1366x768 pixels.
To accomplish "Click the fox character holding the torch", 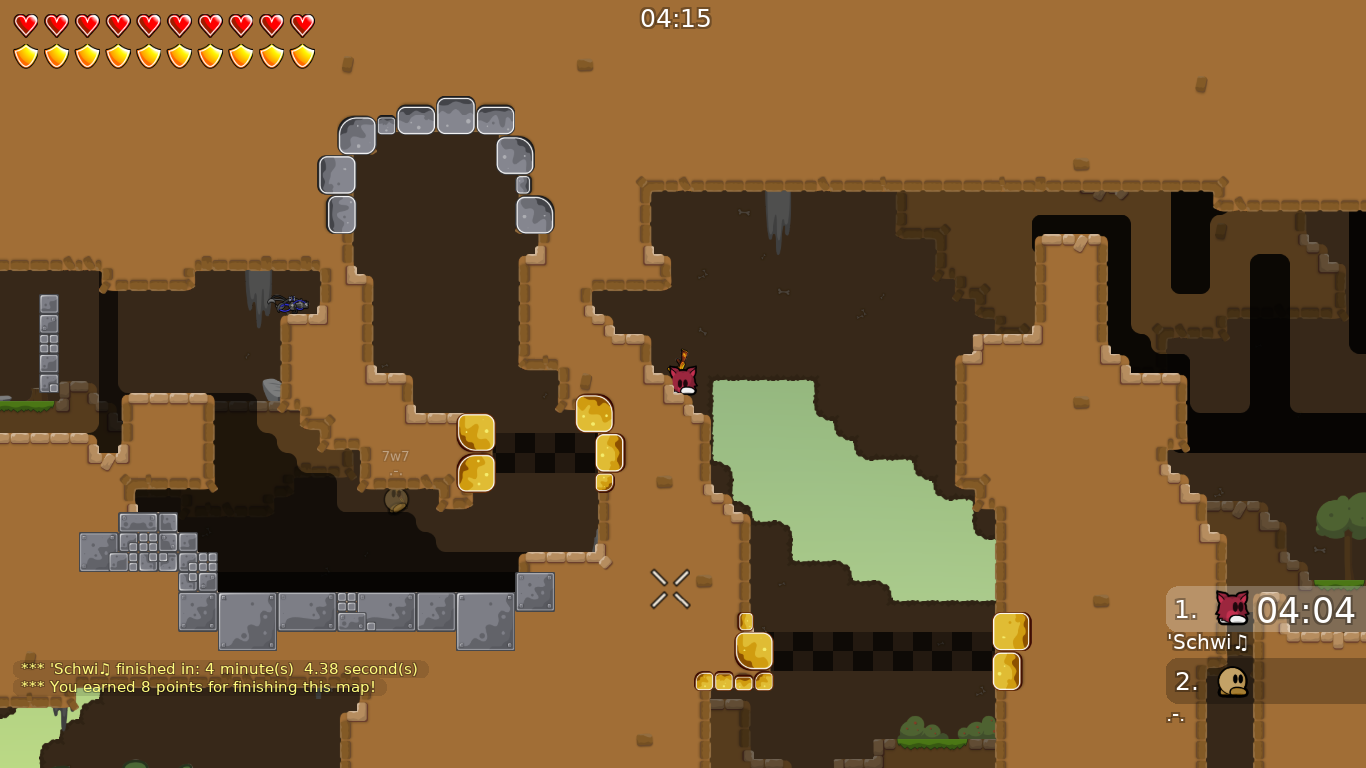I will pos(683,380).
